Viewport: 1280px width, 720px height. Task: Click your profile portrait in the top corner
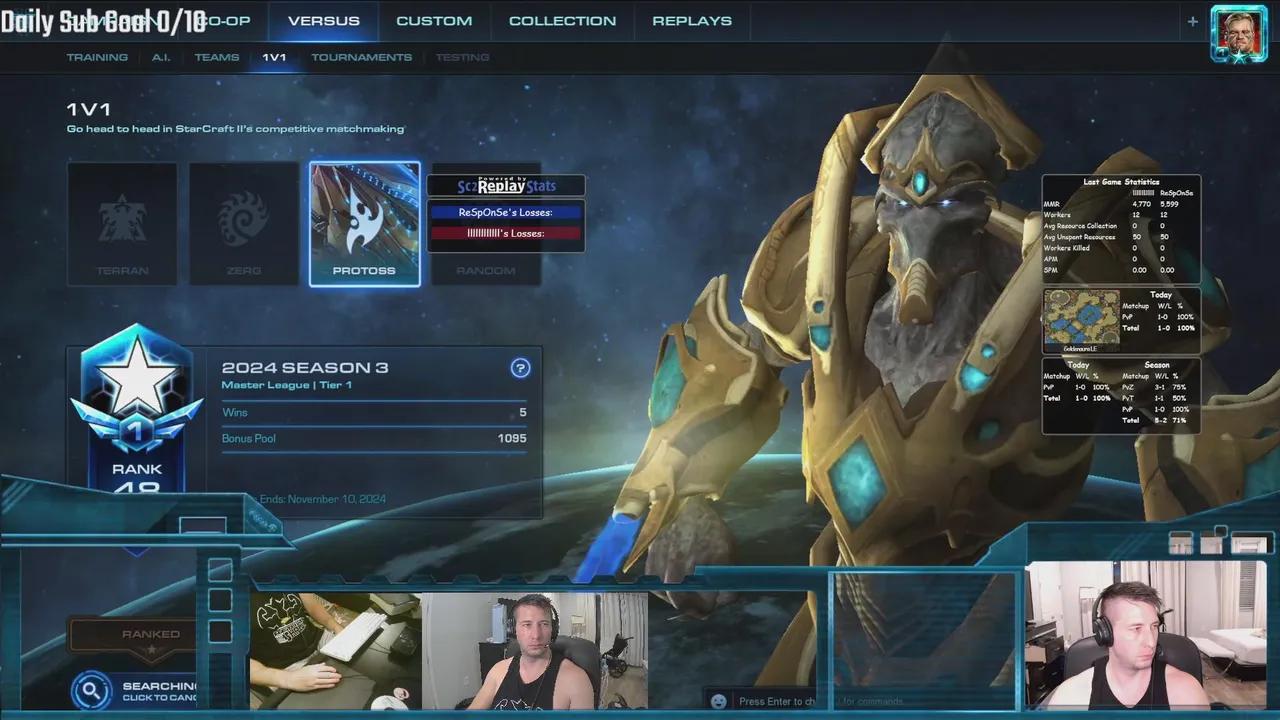tap(1238, 33)
